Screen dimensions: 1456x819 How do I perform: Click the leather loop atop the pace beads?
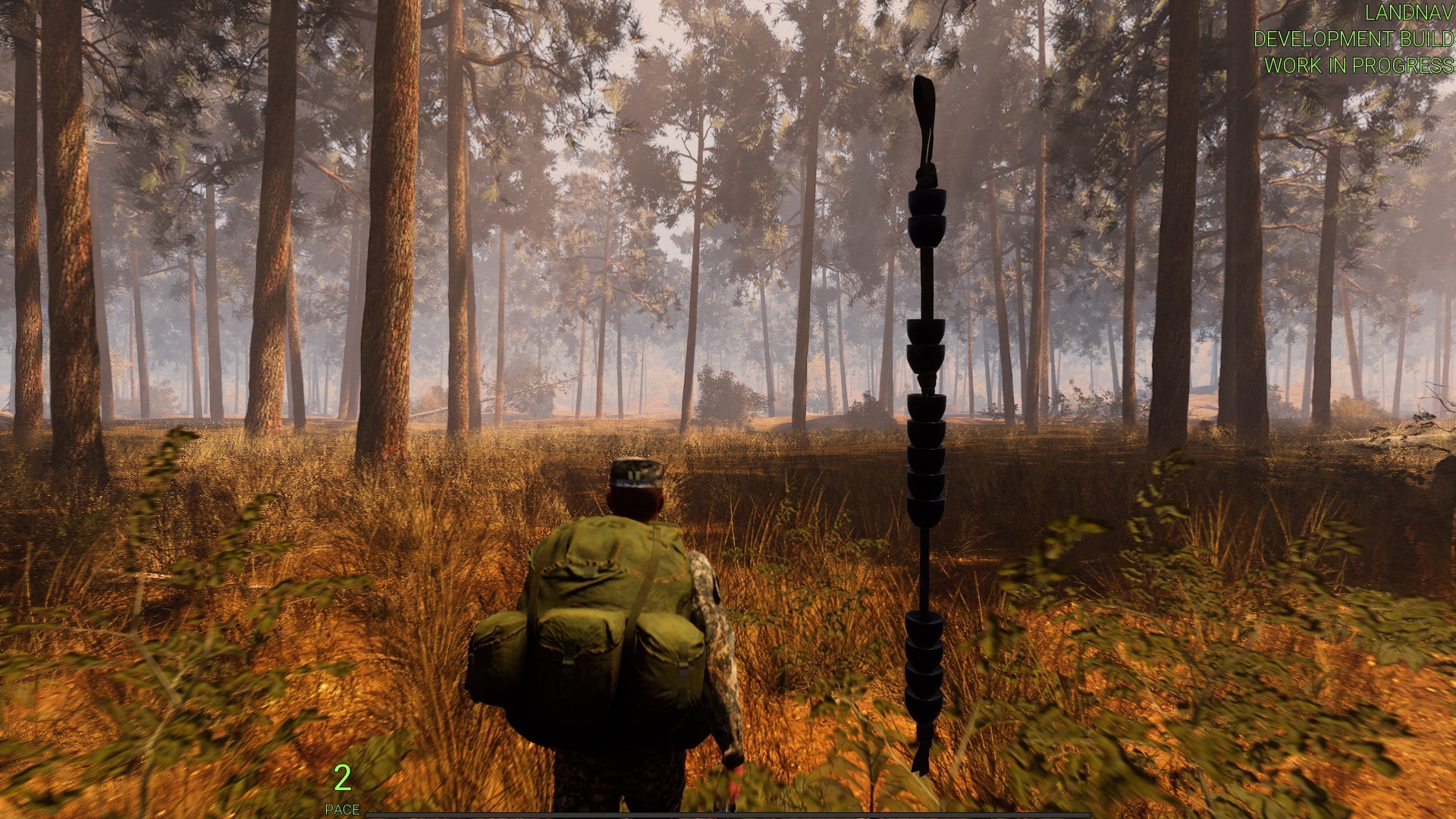924,114
